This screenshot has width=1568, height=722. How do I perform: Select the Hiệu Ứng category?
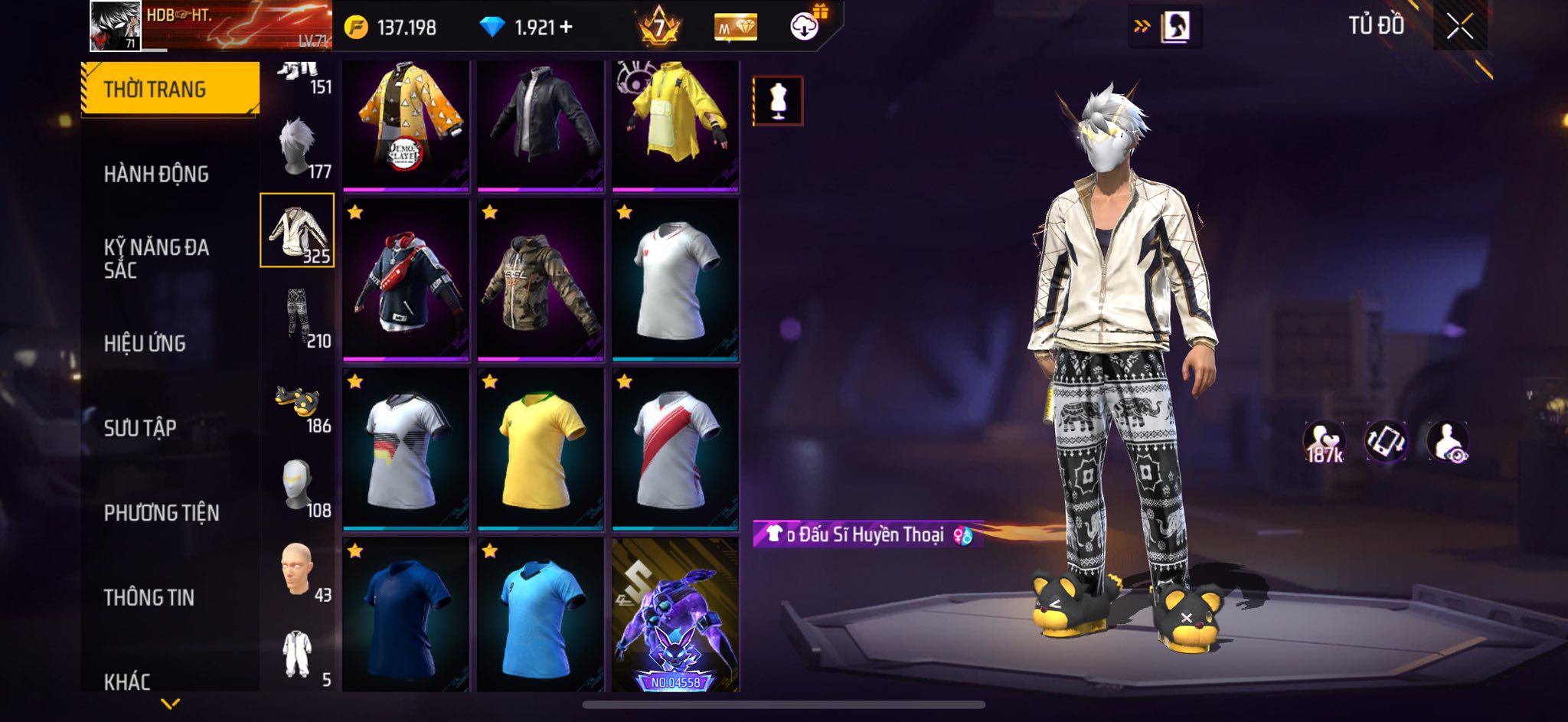tap(145, 344)
